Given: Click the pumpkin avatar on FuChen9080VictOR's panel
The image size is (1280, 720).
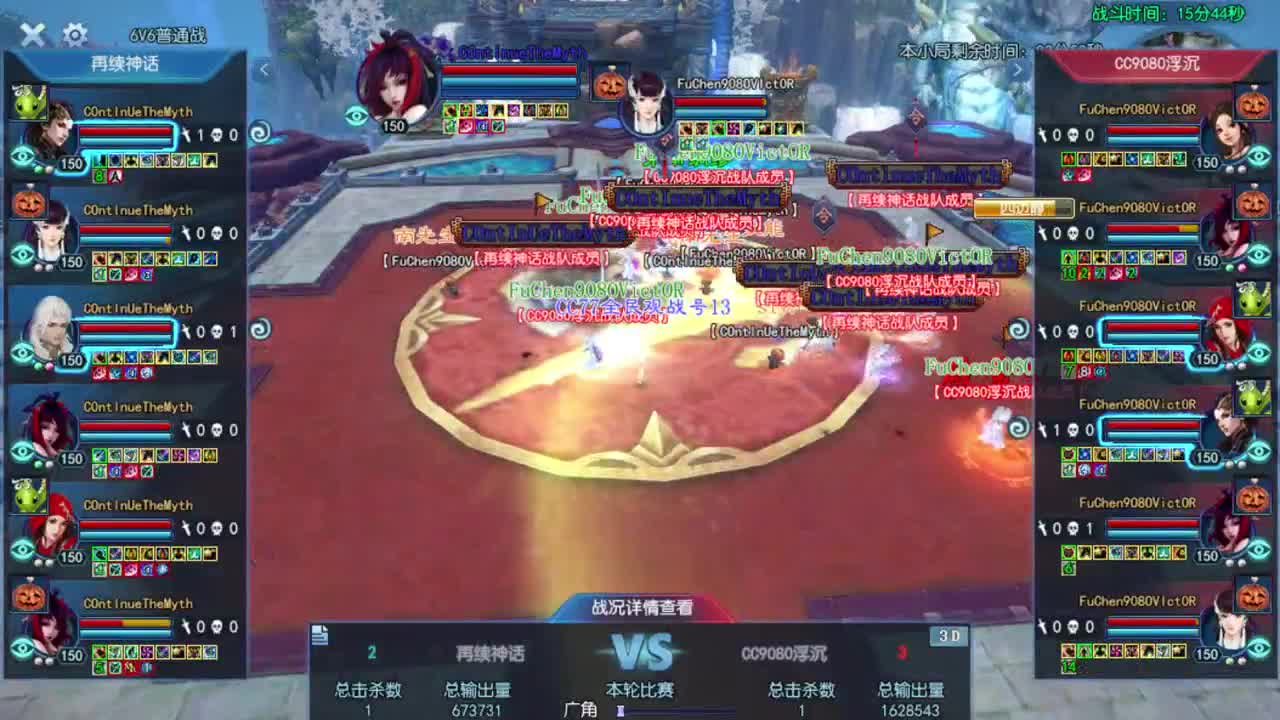Looking at the screenshot, I should [x=1253, y=105].
